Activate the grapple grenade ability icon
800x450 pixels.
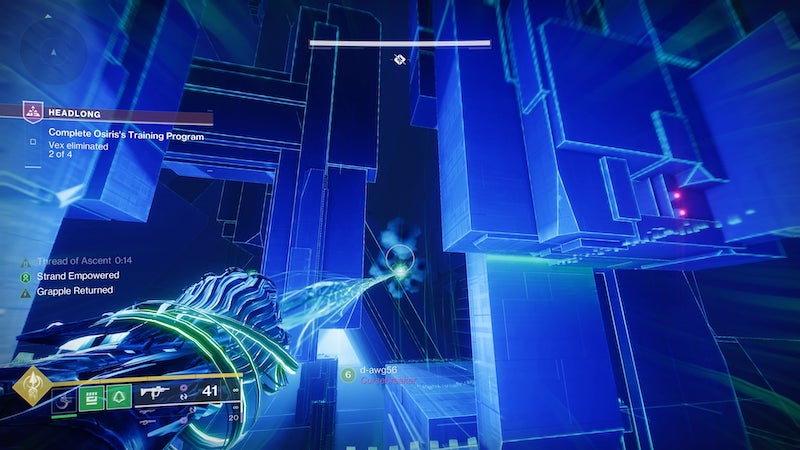[62, 399]
